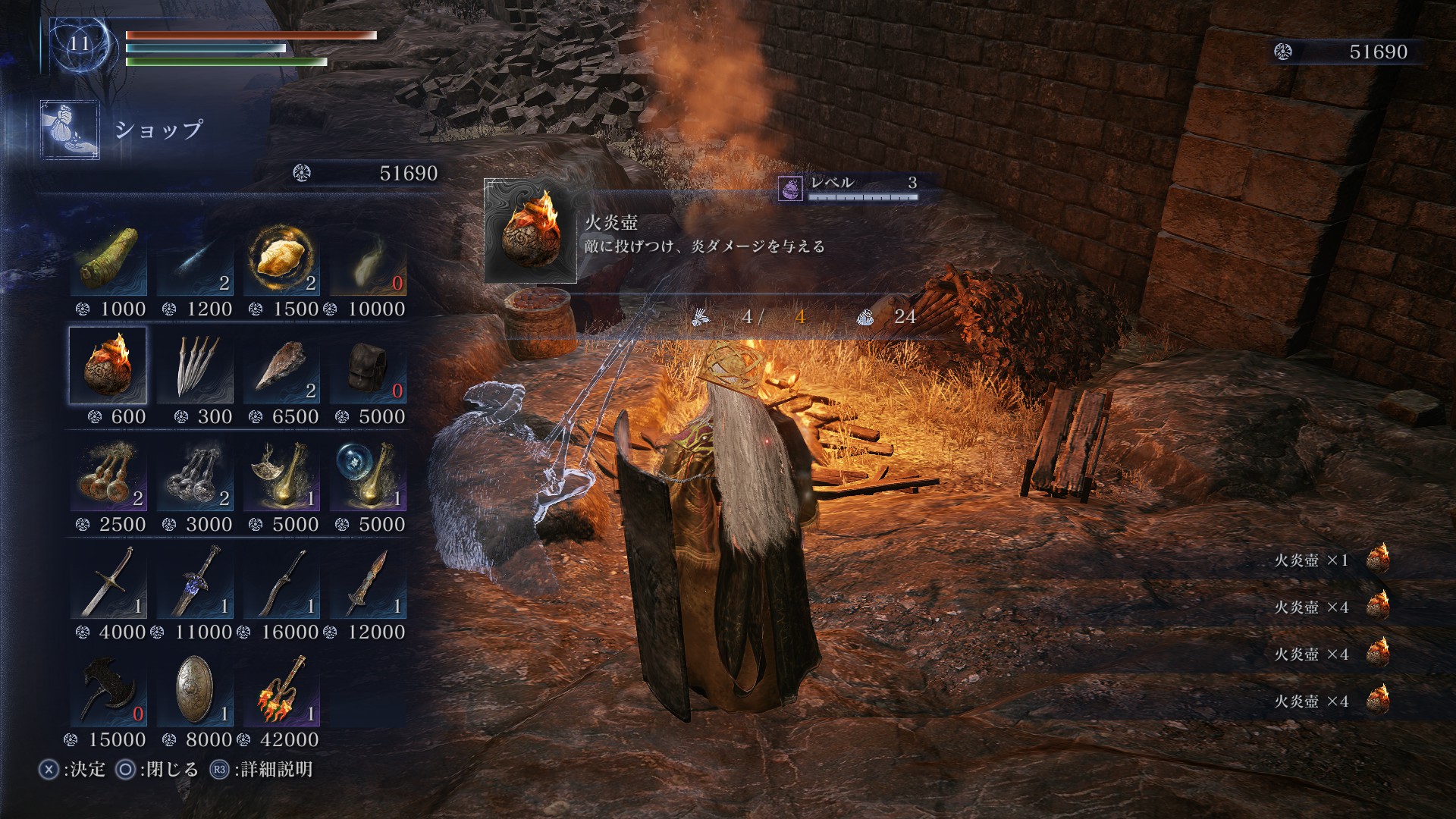Select the blue-gem sword priced 11000
1456x819 pixels.
(x=194, y=581)
